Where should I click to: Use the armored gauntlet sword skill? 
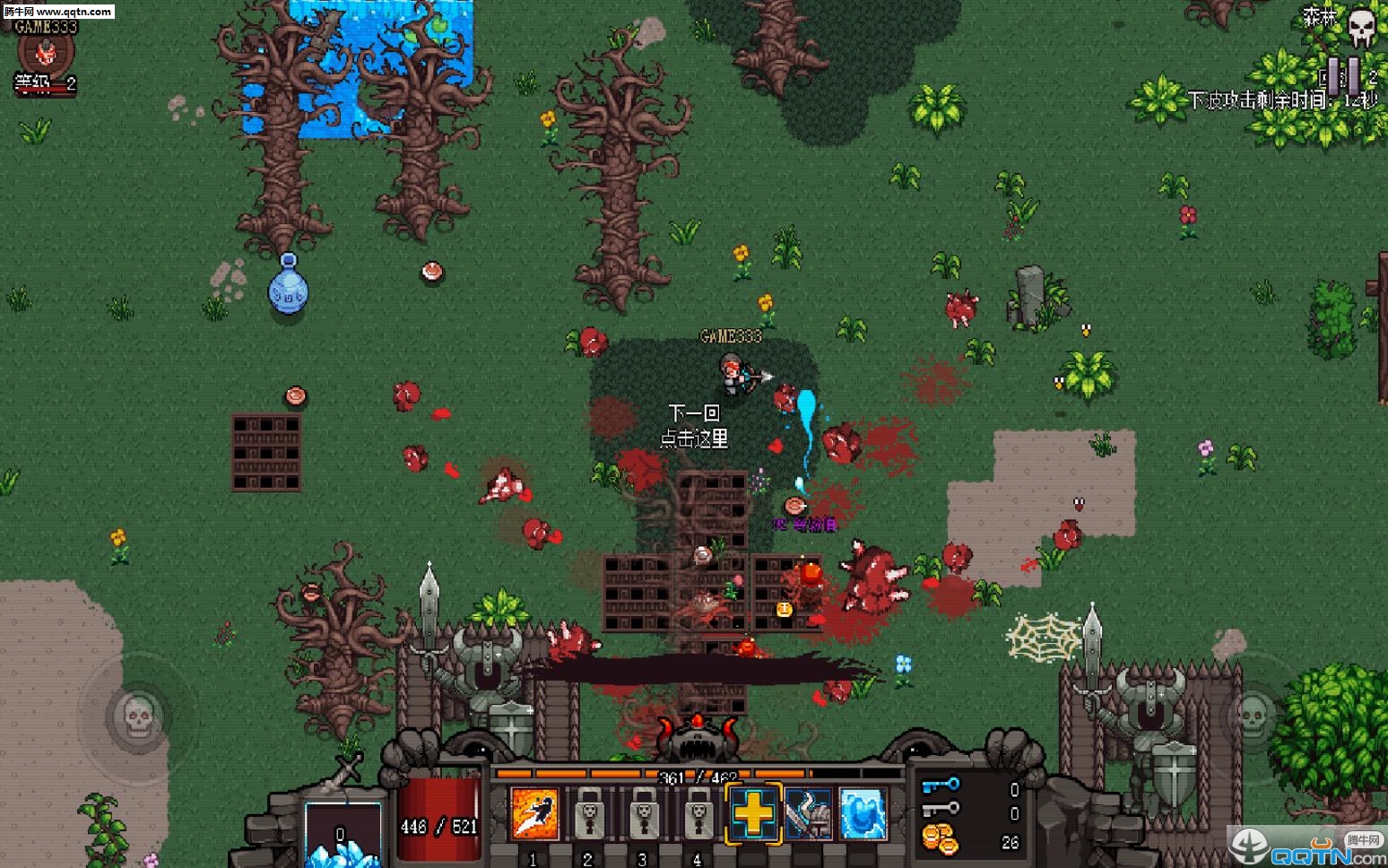[808, 814]
